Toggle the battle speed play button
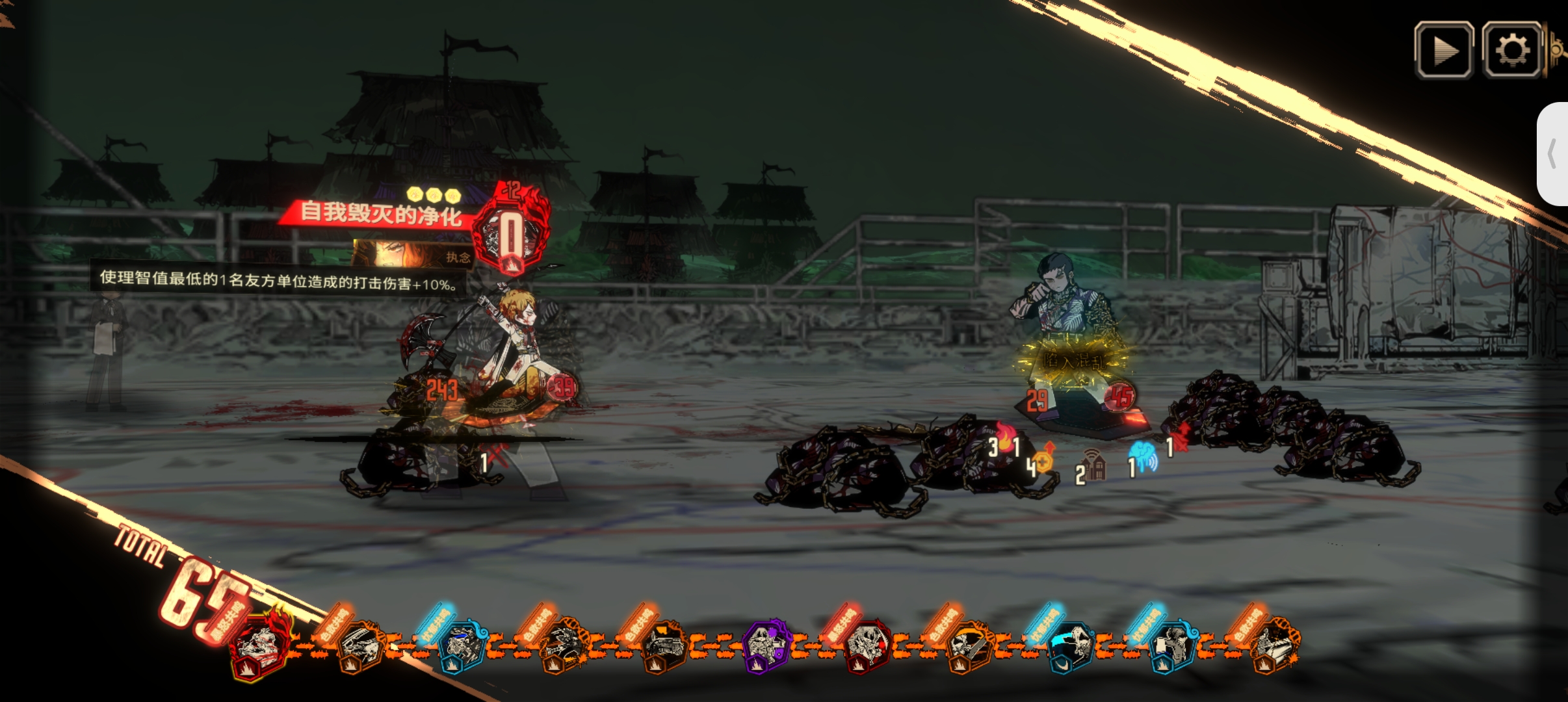The height and width of the screenshot is (702, 1568). (x=1443, y=50)
